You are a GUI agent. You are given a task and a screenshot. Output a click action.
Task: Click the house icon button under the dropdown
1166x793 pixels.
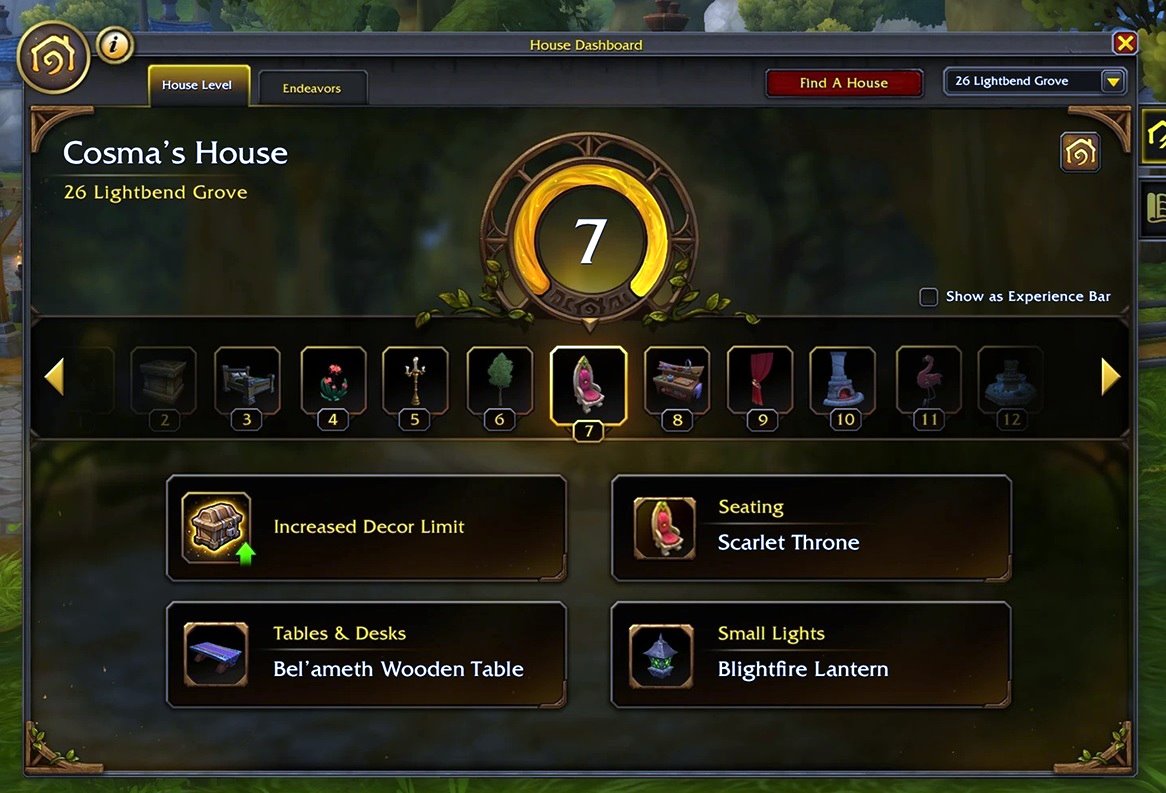pyautogui.click(x=1080, y=153)
